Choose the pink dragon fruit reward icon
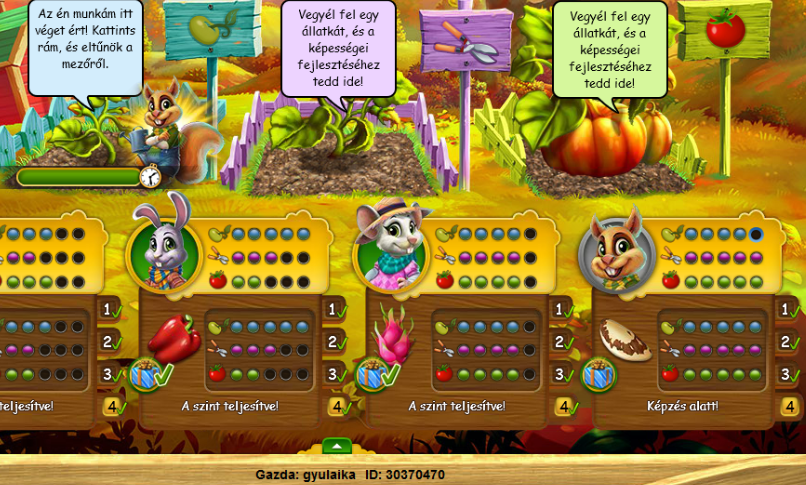This screenshot has height=485, width=806. pyautogui.click(x=393, y=337)
